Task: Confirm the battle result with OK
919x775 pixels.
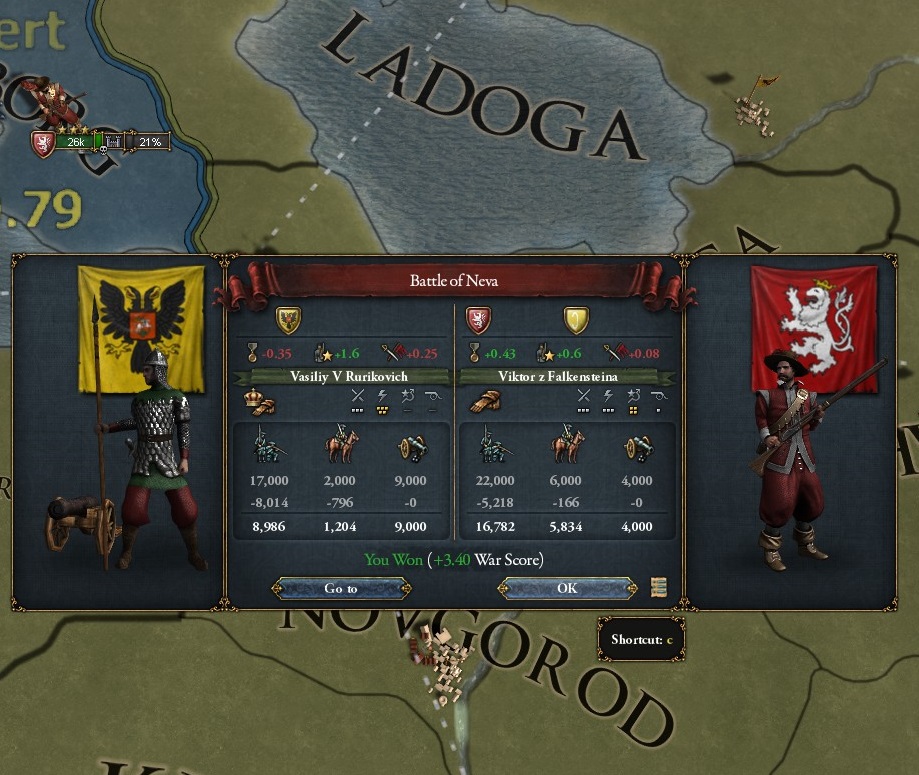Action: point(567,588)
